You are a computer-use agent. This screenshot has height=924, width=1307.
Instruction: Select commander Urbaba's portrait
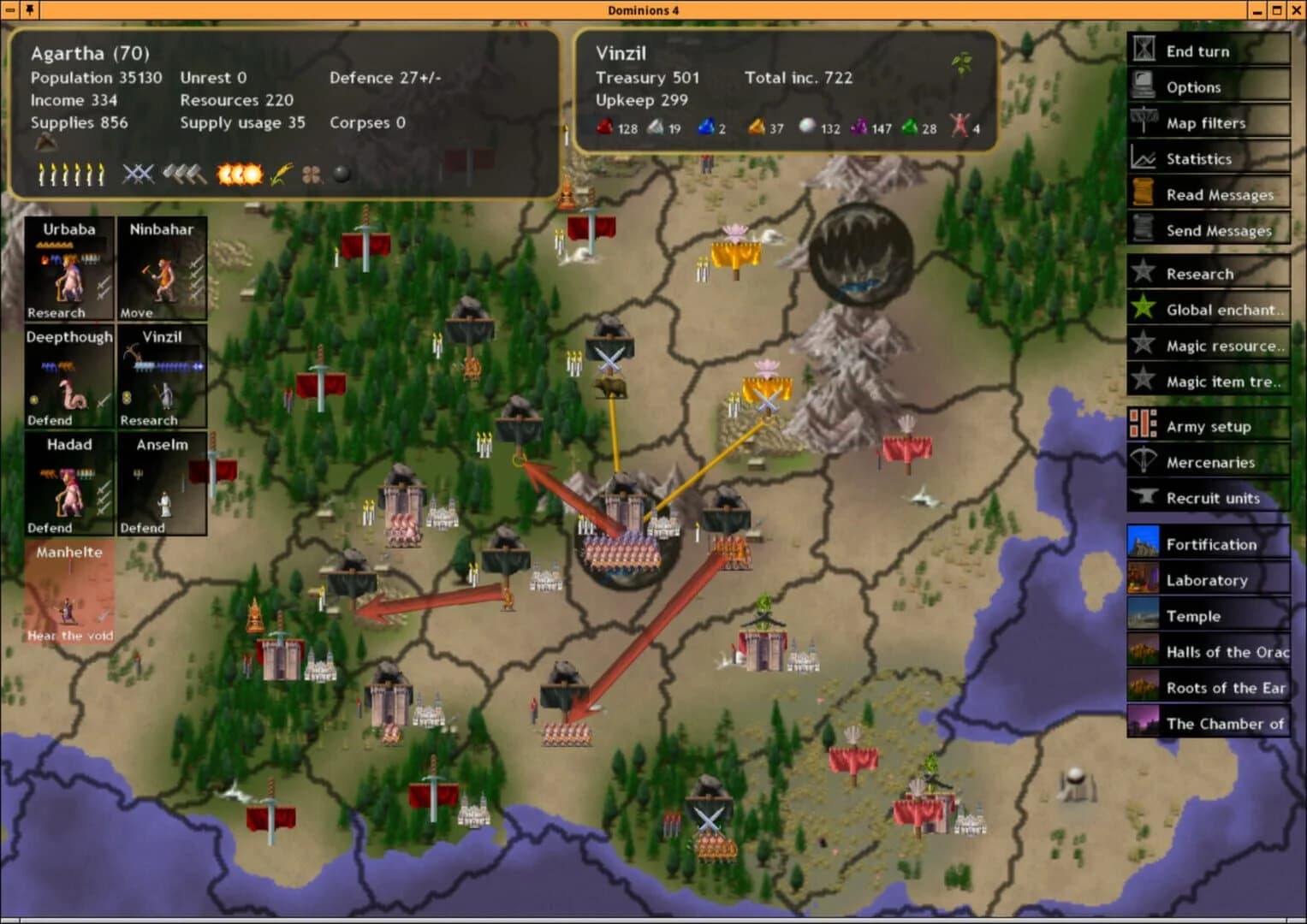tap(68, 265)
